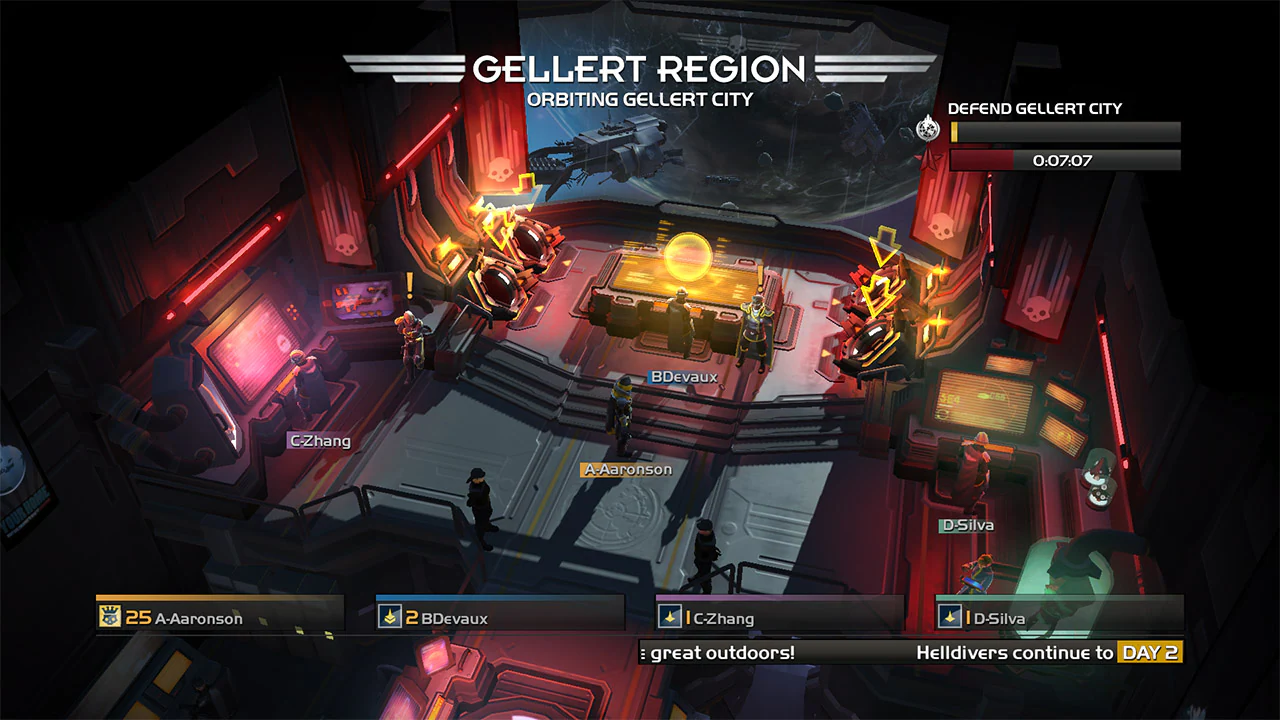Click the Helldivers skull emblem on the red banner
The width and height of the screenshot is (1280, 720).
(500, 169)
